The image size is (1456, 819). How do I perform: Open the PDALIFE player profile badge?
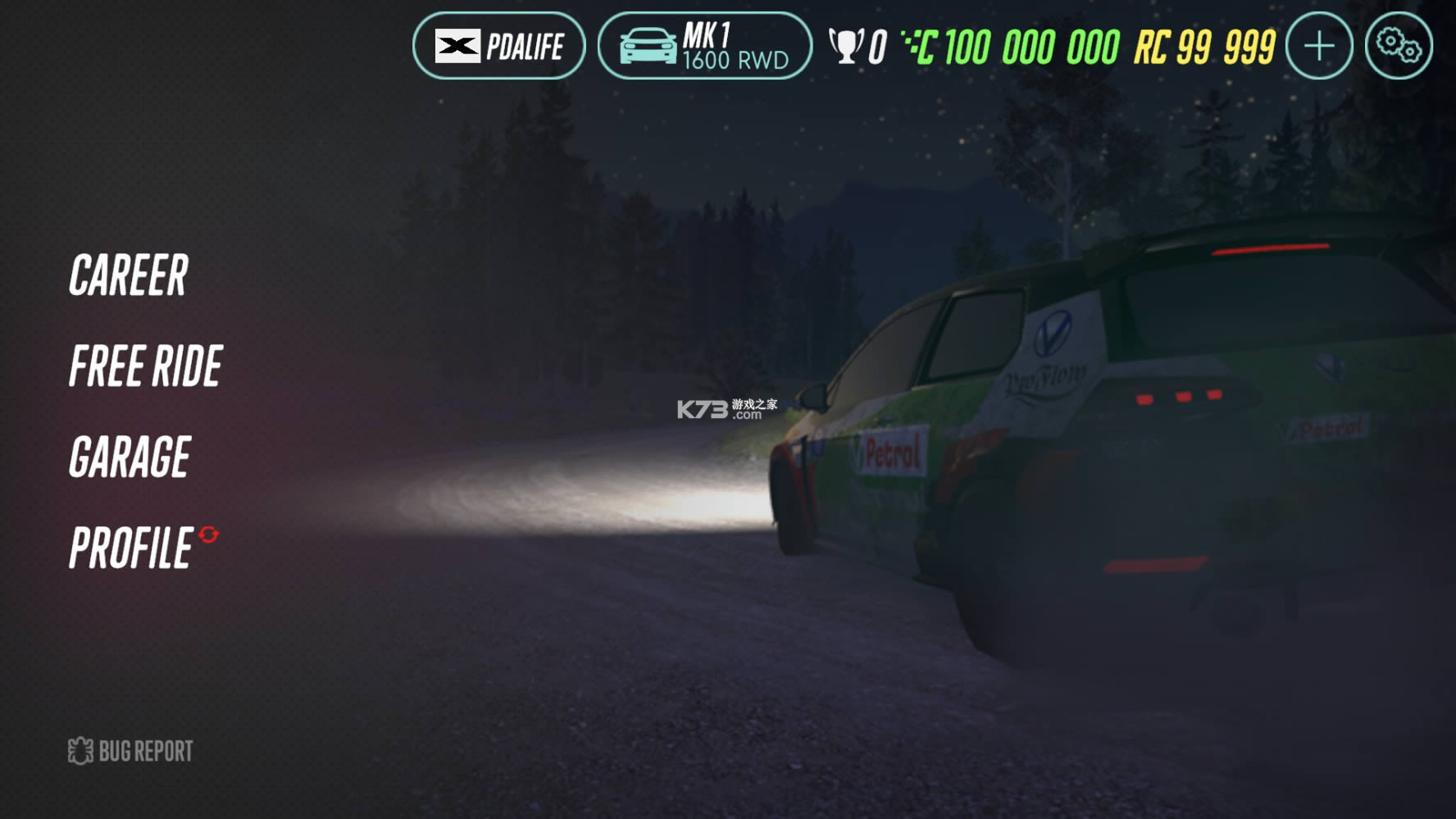pos(498,46)
